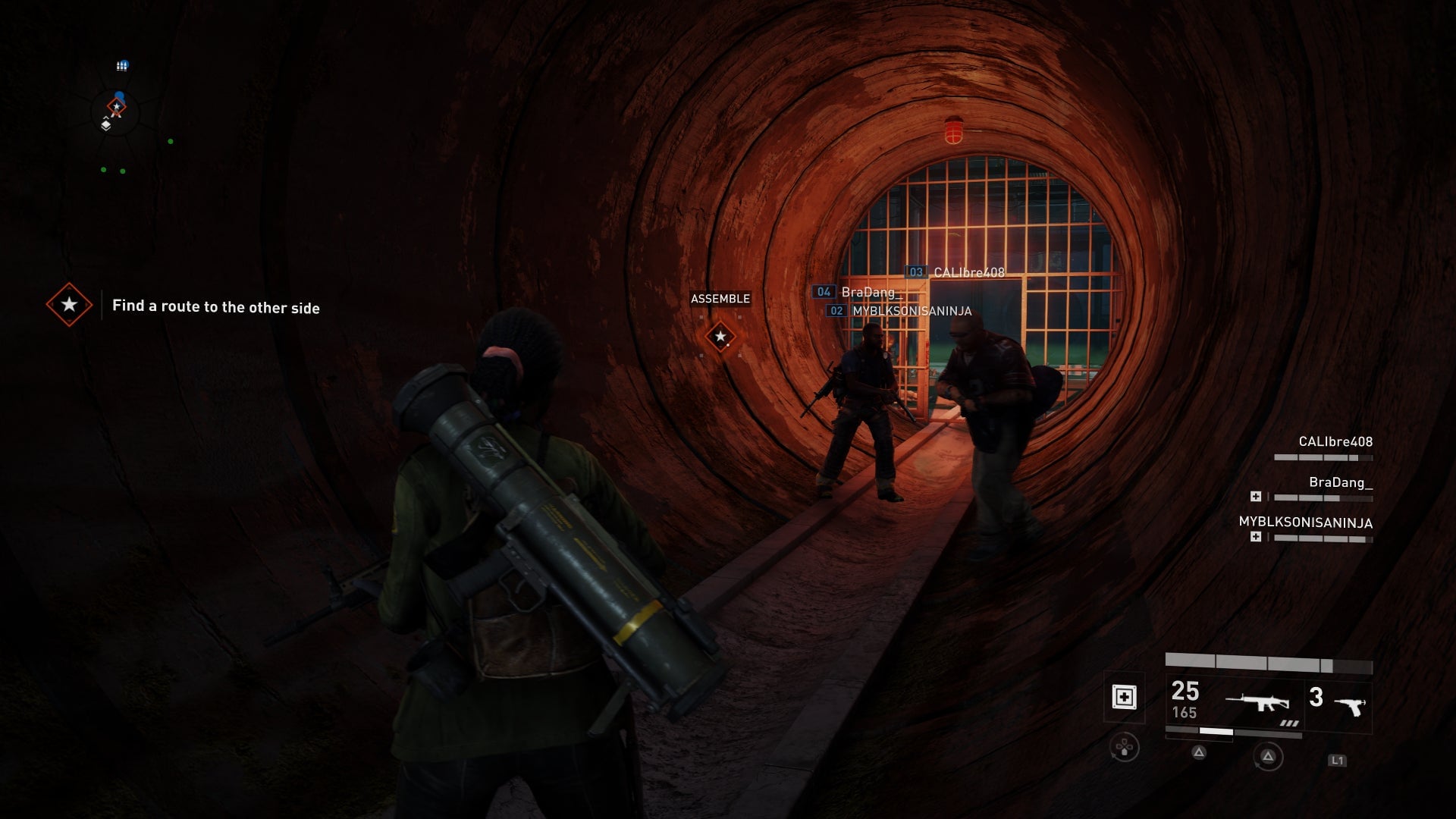Switch to the pistol secondary weapon

(1349, 706)
